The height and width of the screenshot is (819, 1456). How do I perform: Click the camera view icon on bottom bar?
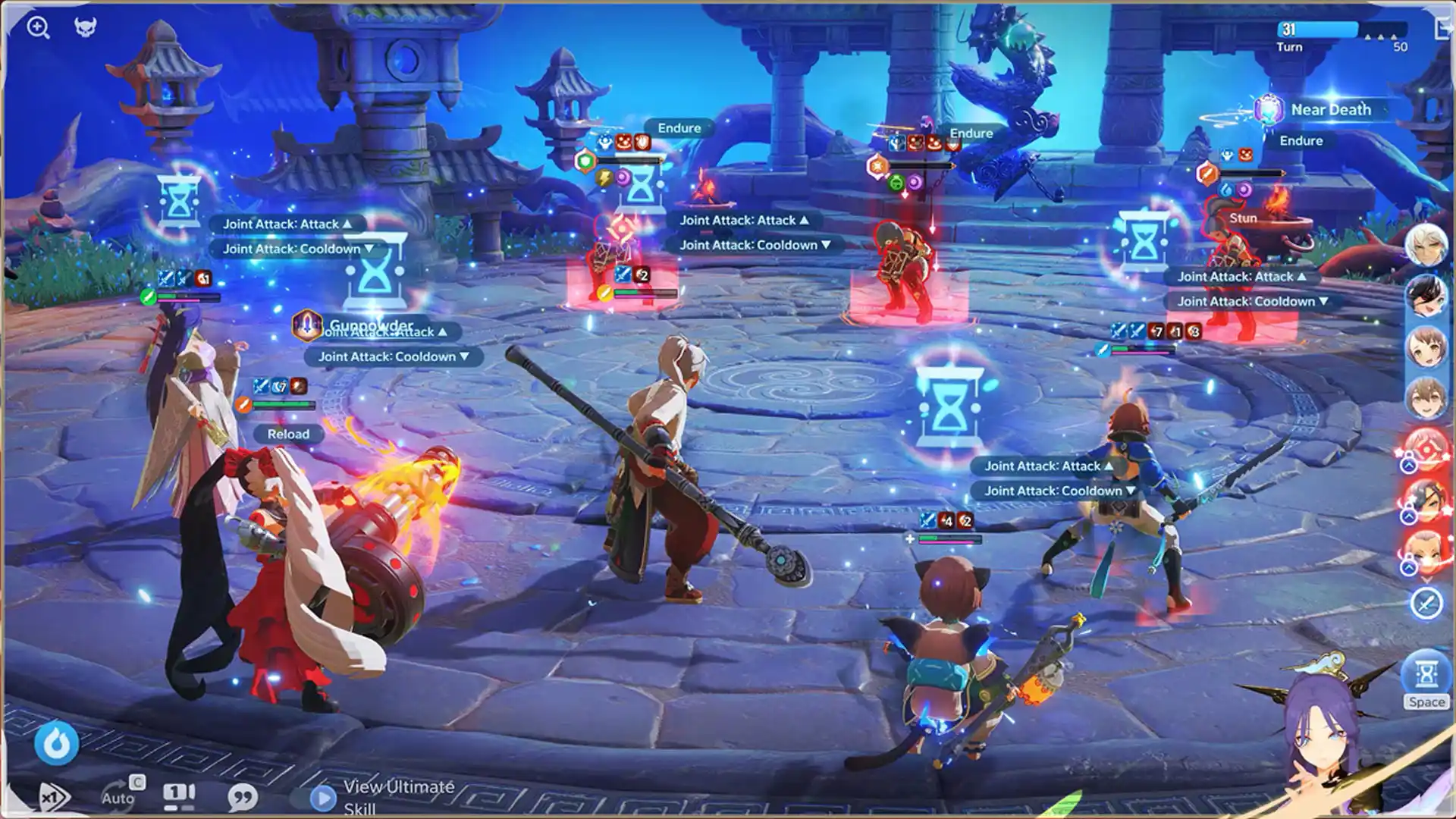point(178,796)
